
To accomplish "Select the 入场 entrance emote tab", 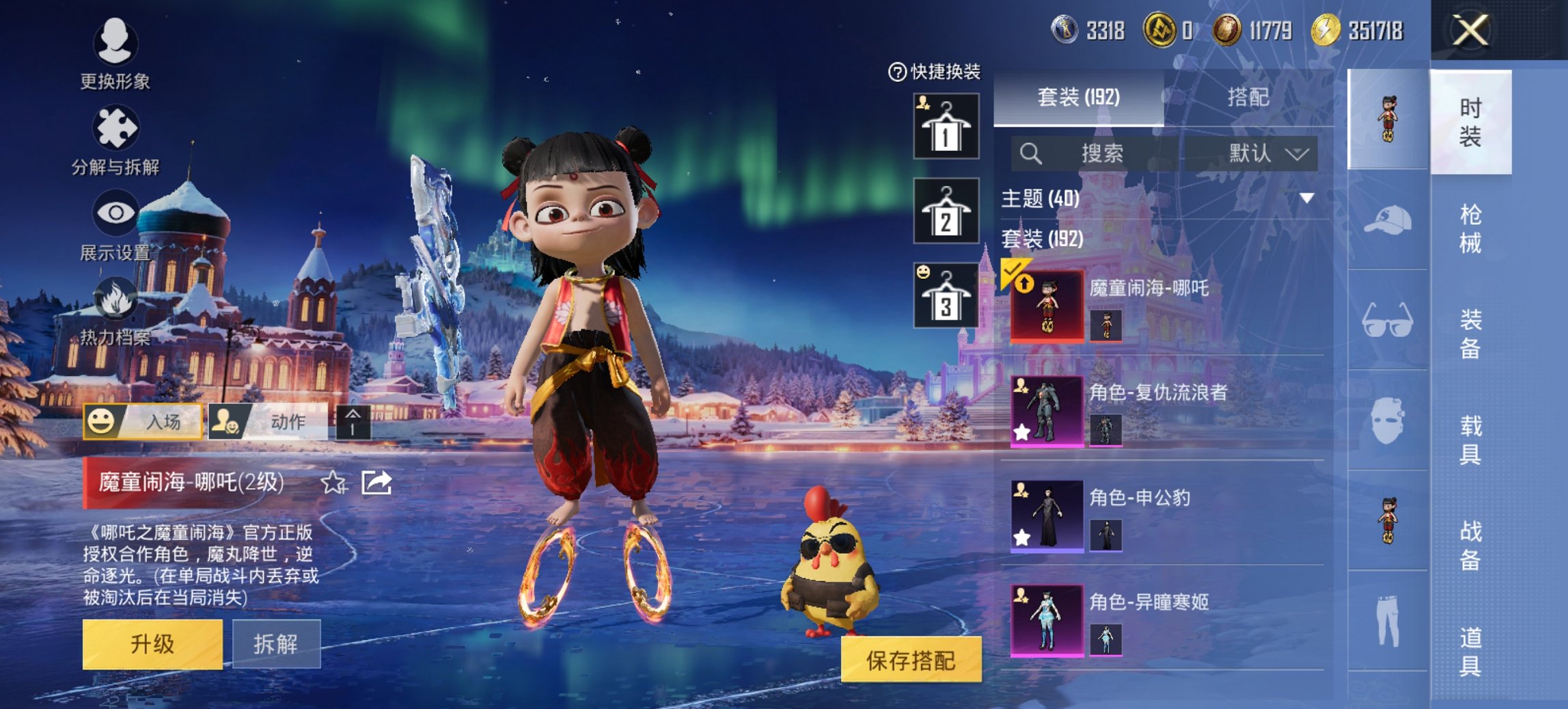I will pyautogui.click(x=143, y=421).
